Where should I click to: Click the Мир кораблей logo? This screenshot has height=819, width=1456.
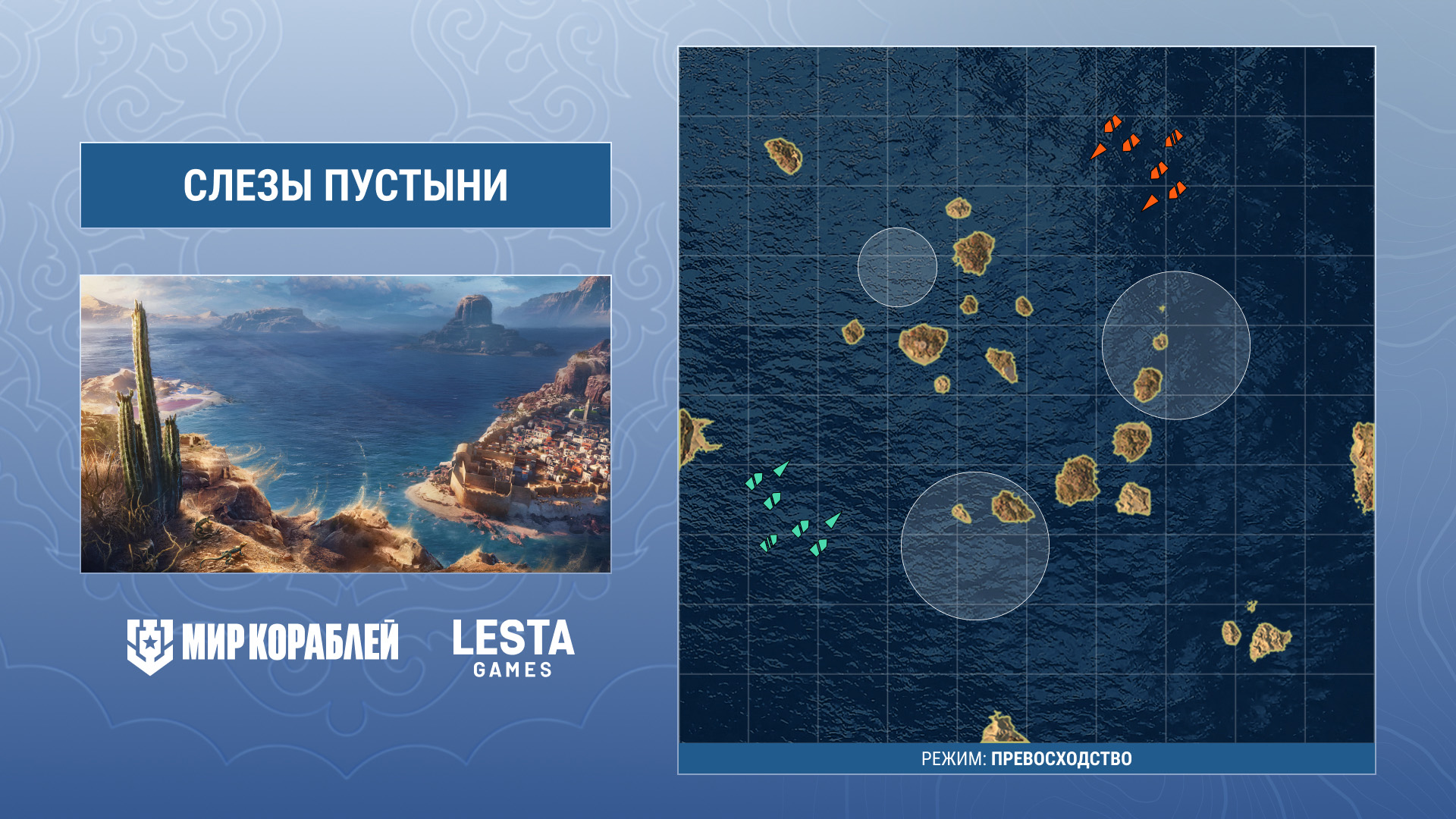click(262, 645)
